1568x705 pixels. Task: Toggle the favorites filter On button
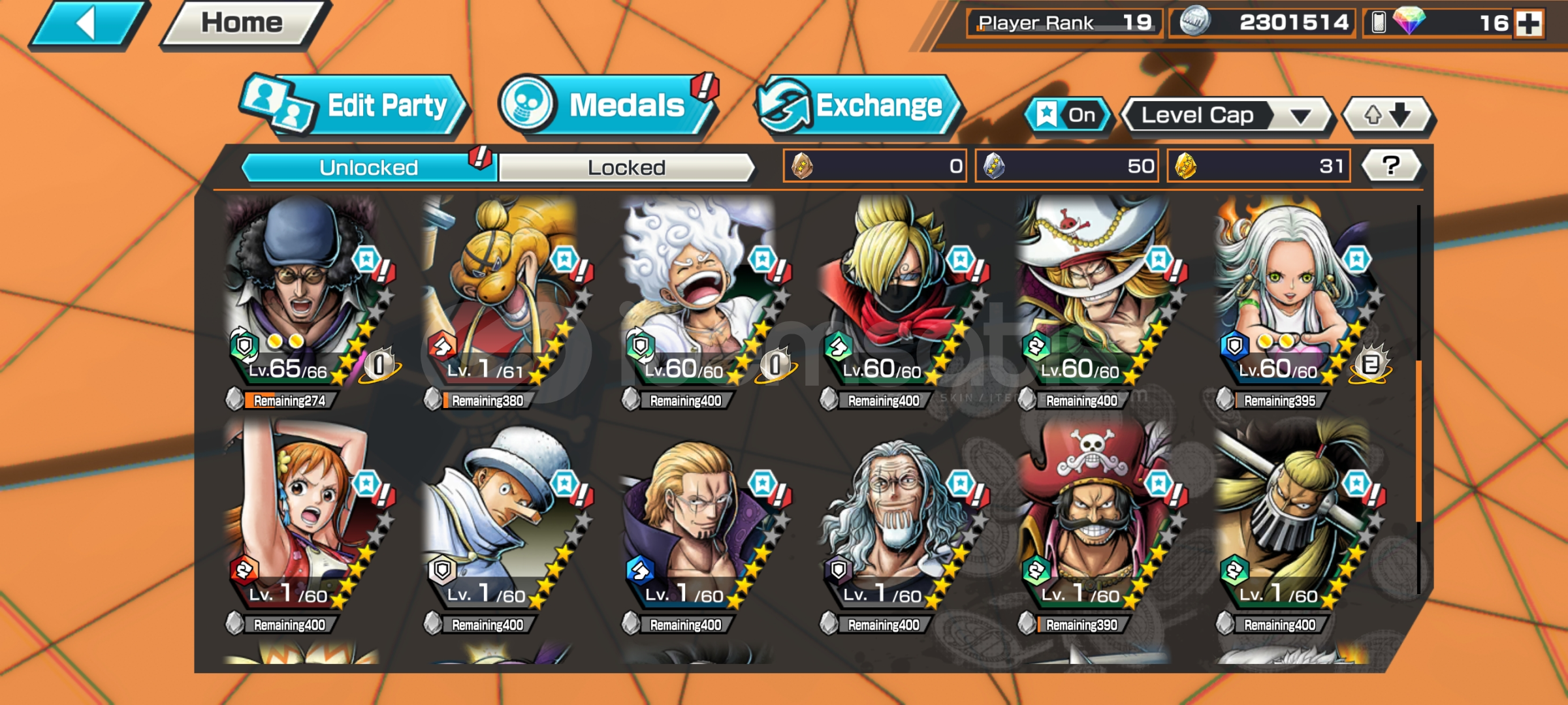(x=1068, y=116)
